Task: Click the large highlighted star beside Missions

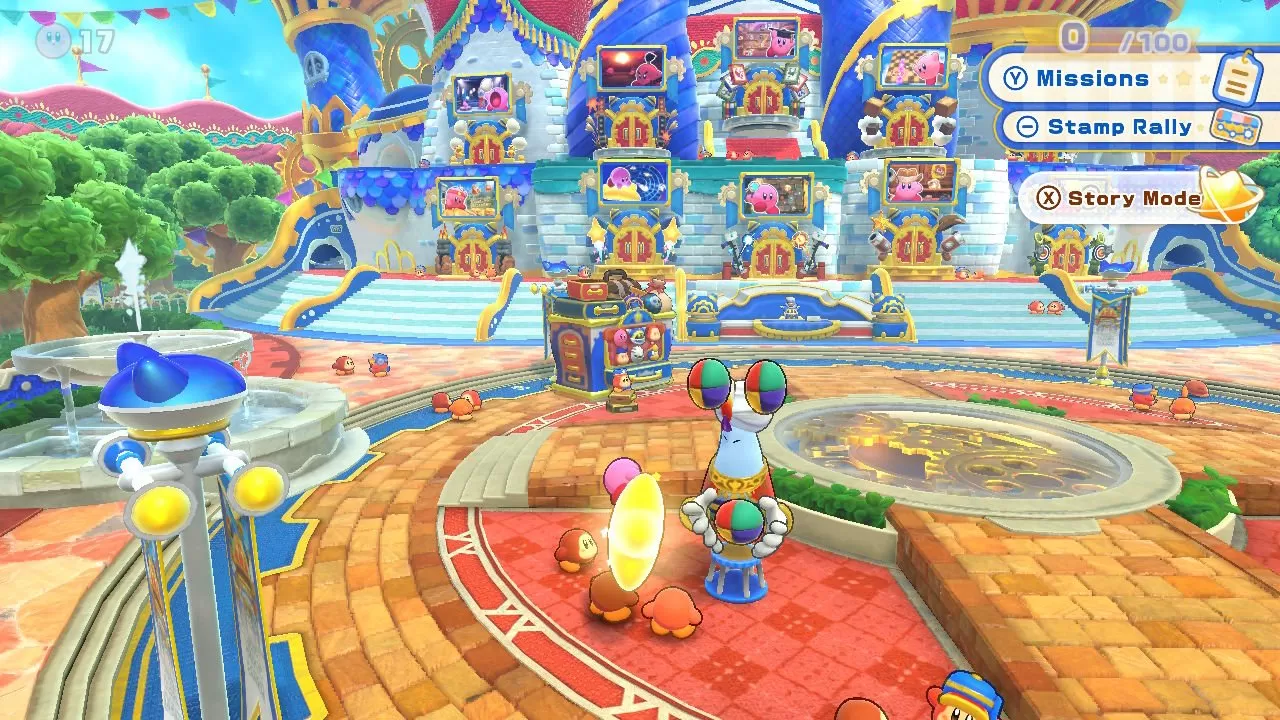Action: (x=1183, y=77)
